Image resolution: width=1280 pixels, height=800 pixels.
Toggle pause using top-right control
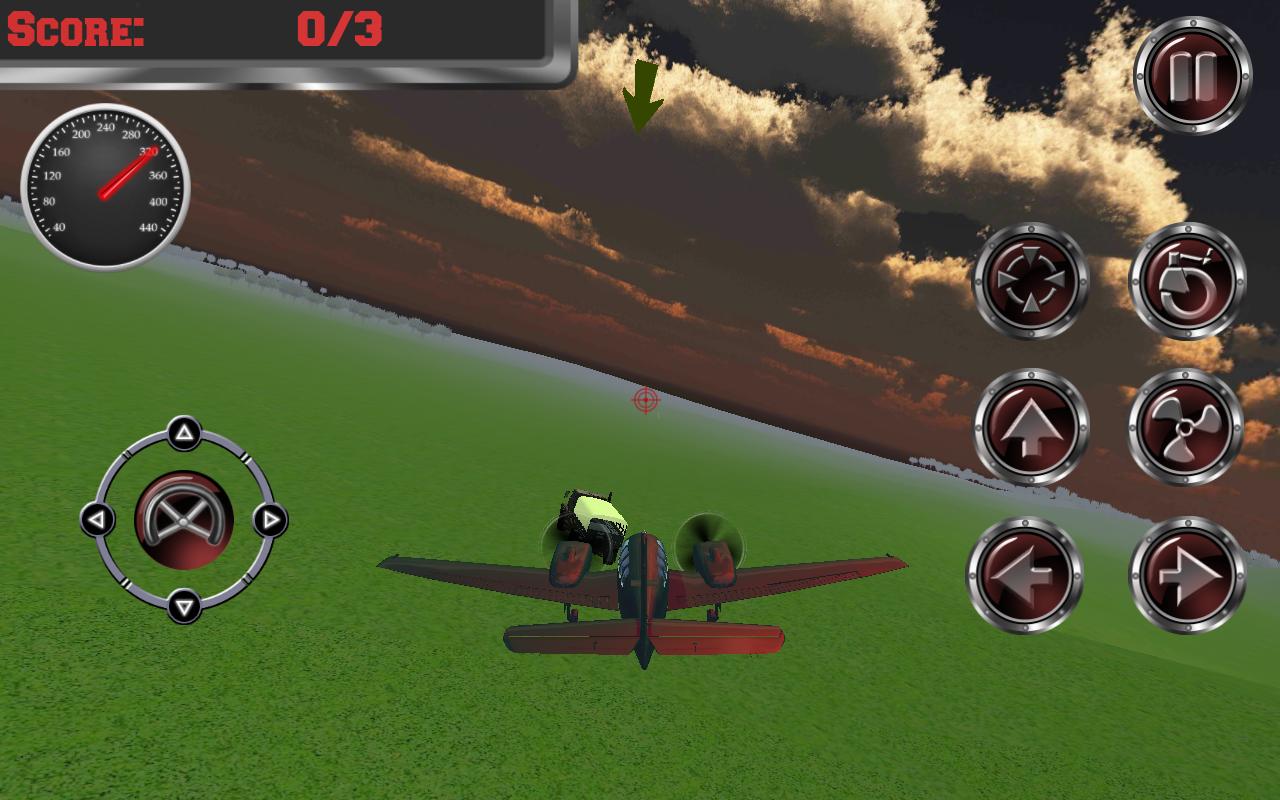pos(1192,72)
